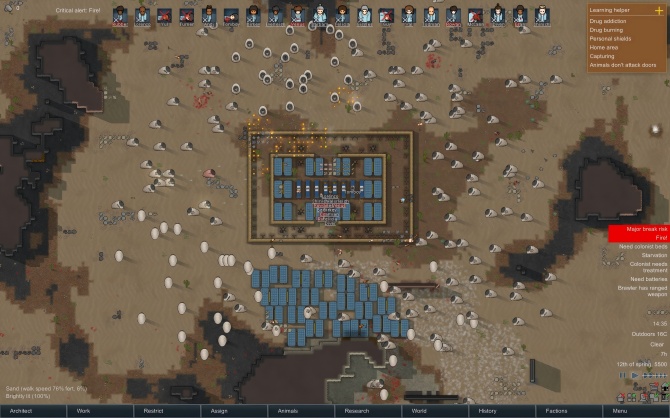
Task: Open the Work tab
Action: (84, 411)
